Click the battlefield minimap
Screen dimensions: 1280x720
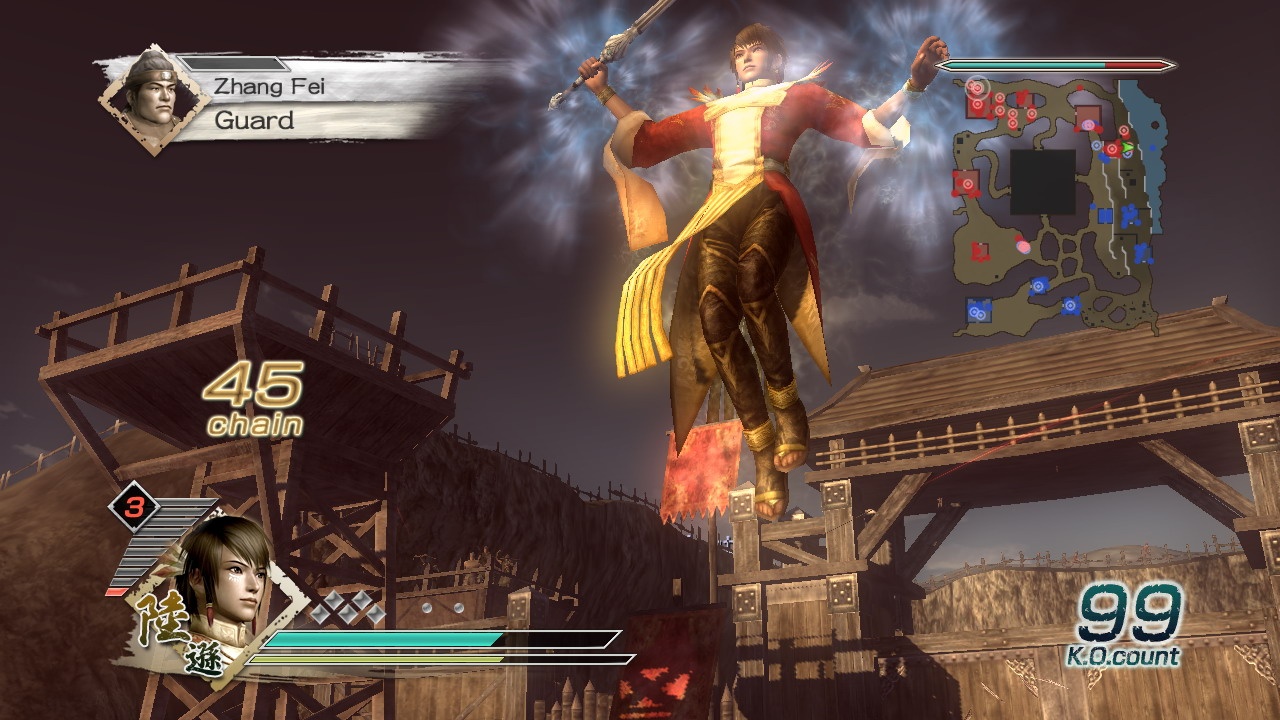1057,205
